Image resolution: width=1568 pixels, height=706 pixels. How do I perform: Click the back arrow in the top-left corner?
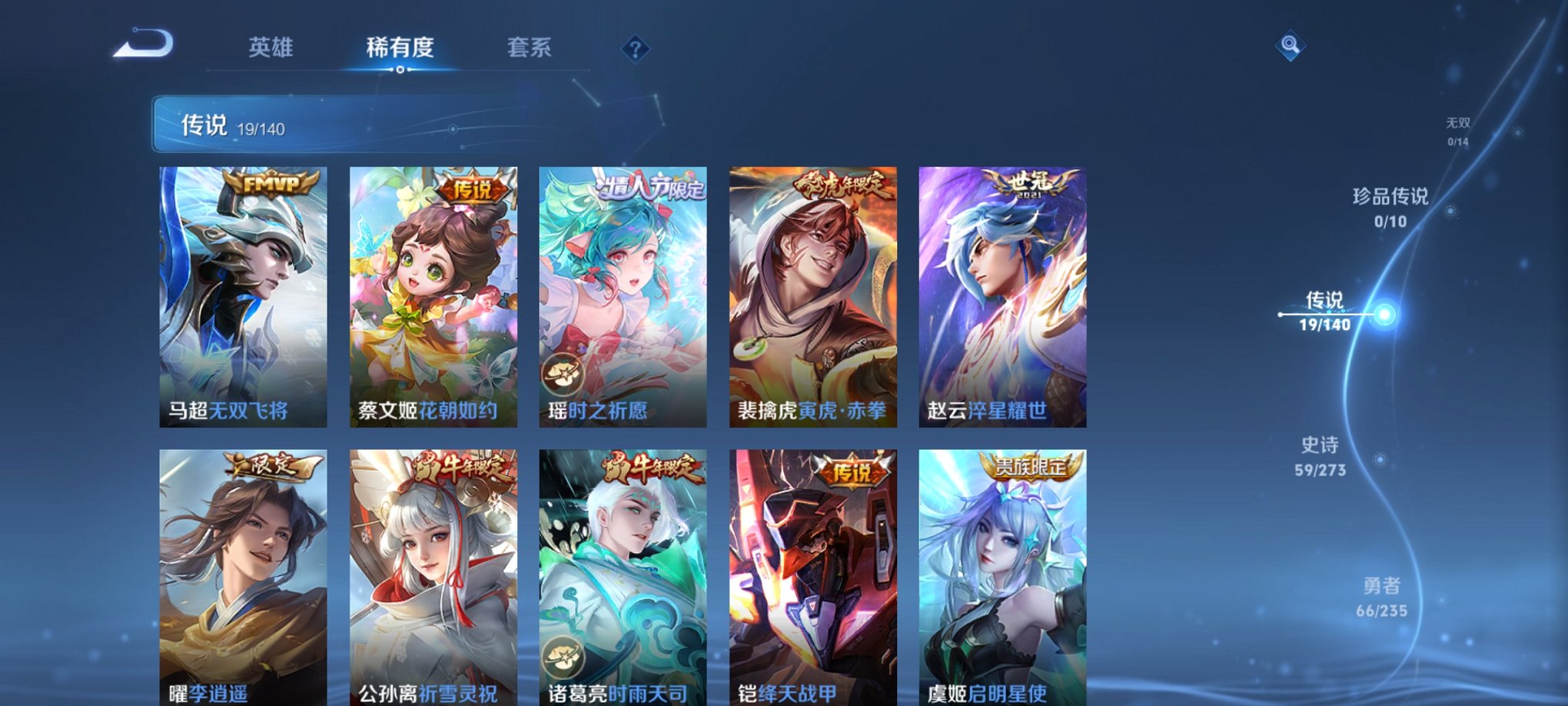[142, 44]
